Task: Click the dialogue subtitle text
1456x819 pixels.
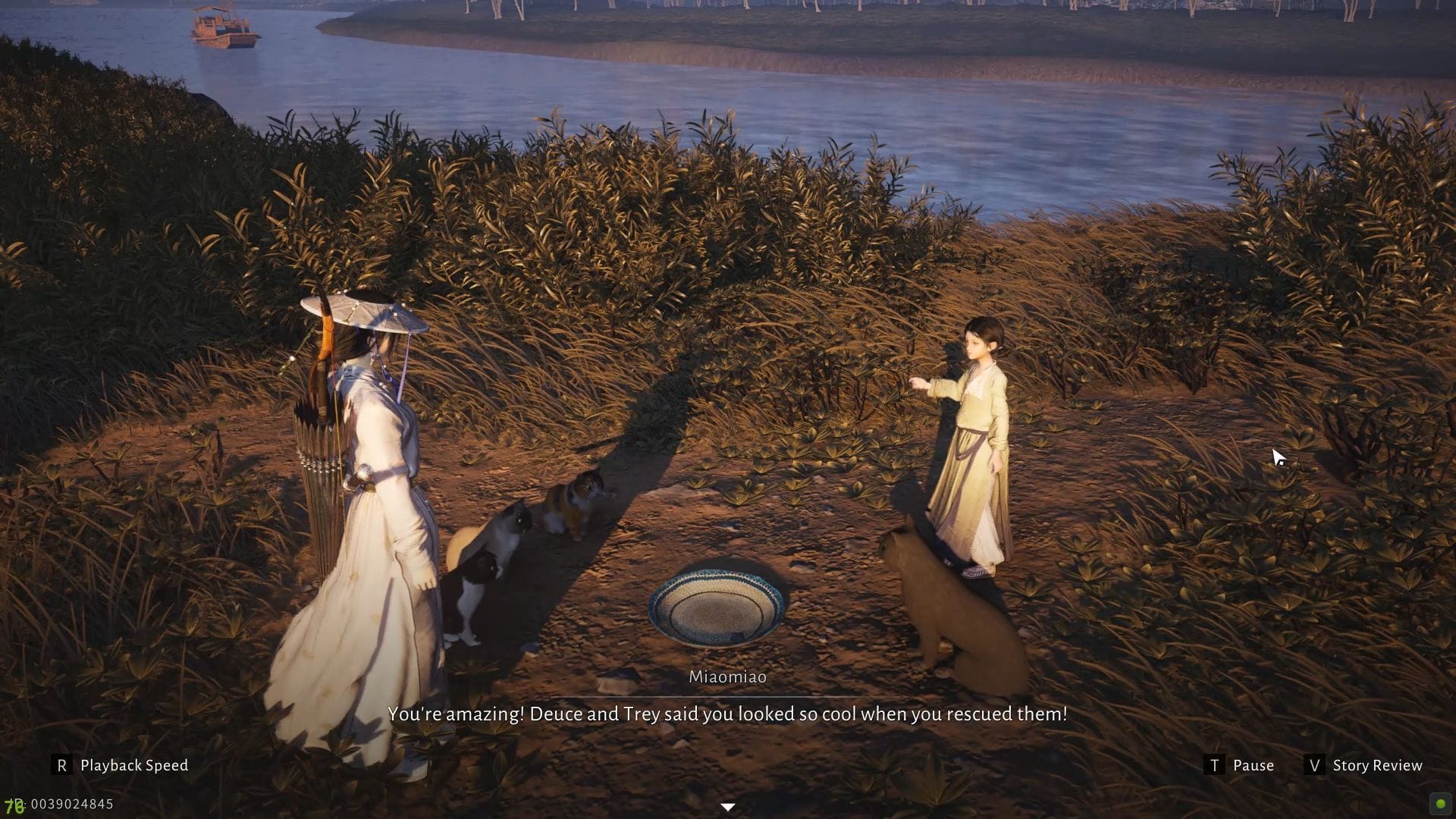Action: [x=727, y=714]
